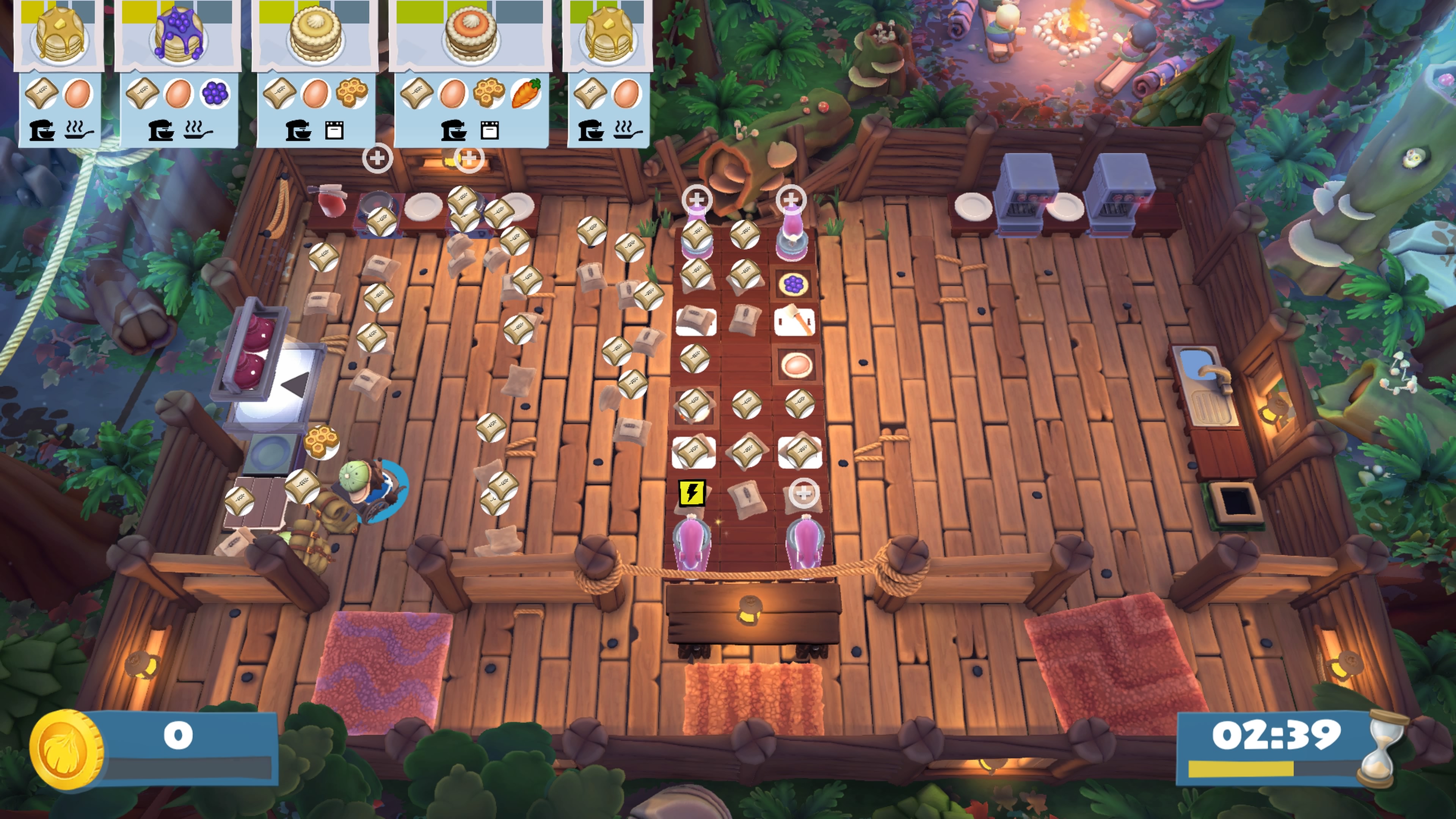This screenshot has height=819, width=1456.
Task: Click the honeycomb icon on the third order ticket
Action: click(351, 93)
